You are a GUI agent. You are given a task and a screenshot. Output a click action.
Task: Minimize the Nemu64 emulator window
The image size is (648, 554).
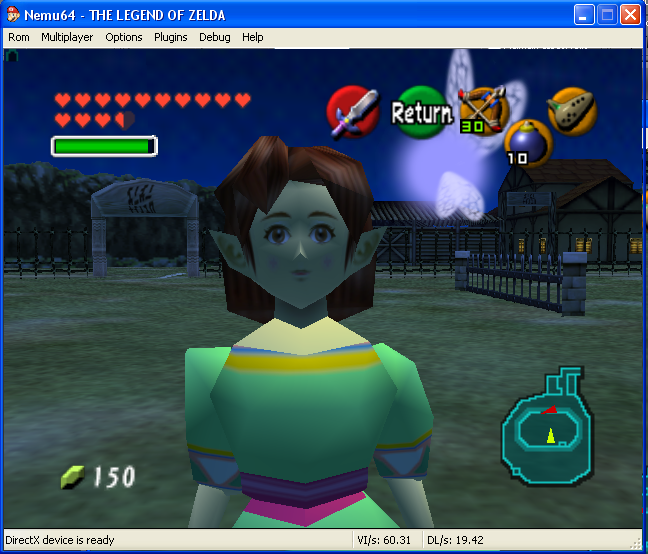[x=584, y=15]
